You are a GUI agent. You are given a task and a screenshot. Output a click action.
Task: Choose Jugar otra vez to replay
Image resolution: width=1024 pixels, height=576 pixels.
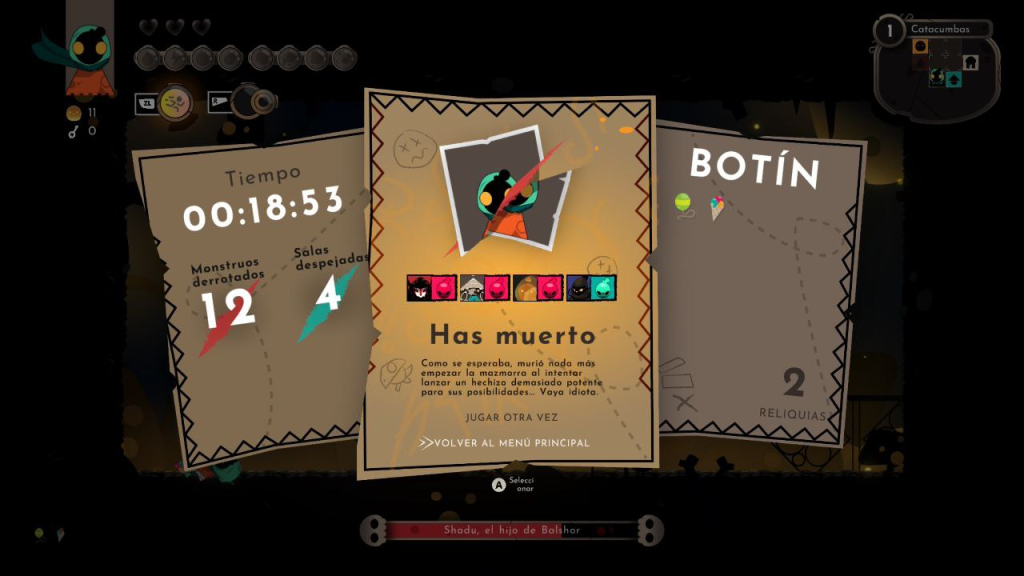click(x=511, y=417)
